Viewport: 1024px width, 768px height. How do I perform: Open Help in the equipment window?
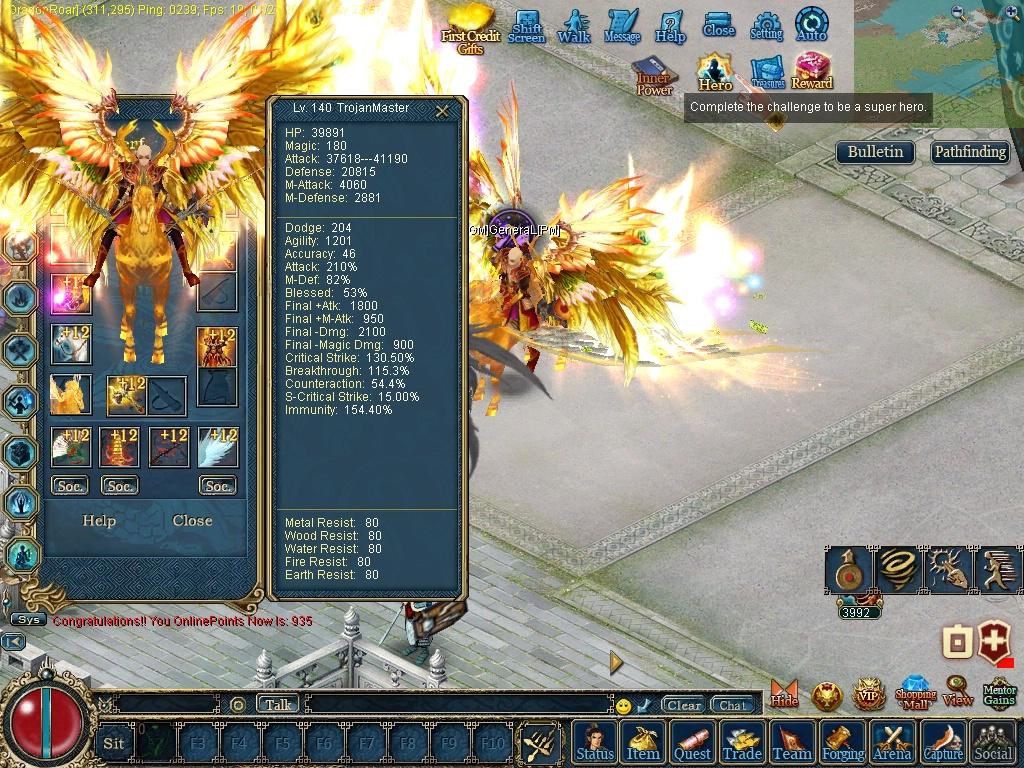pyautogui.click(x=99, y=520)
